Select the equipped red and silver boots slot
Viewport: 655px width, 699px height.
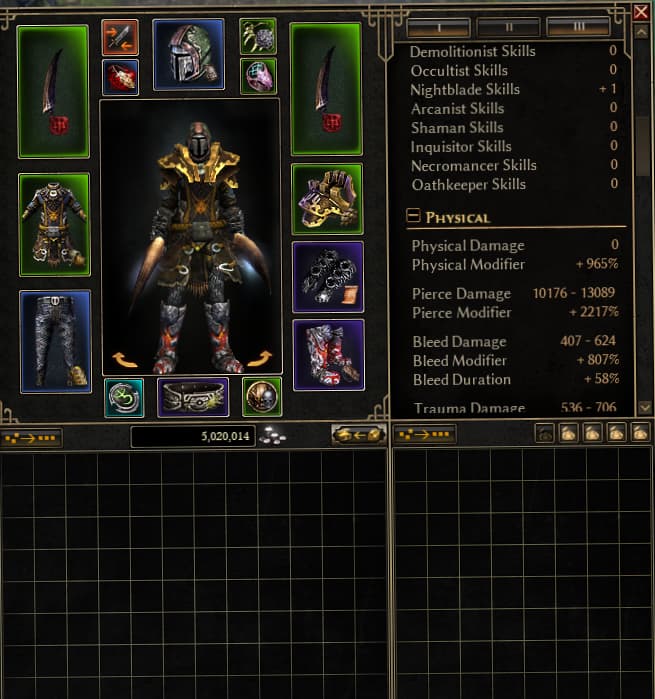(327, 354)
